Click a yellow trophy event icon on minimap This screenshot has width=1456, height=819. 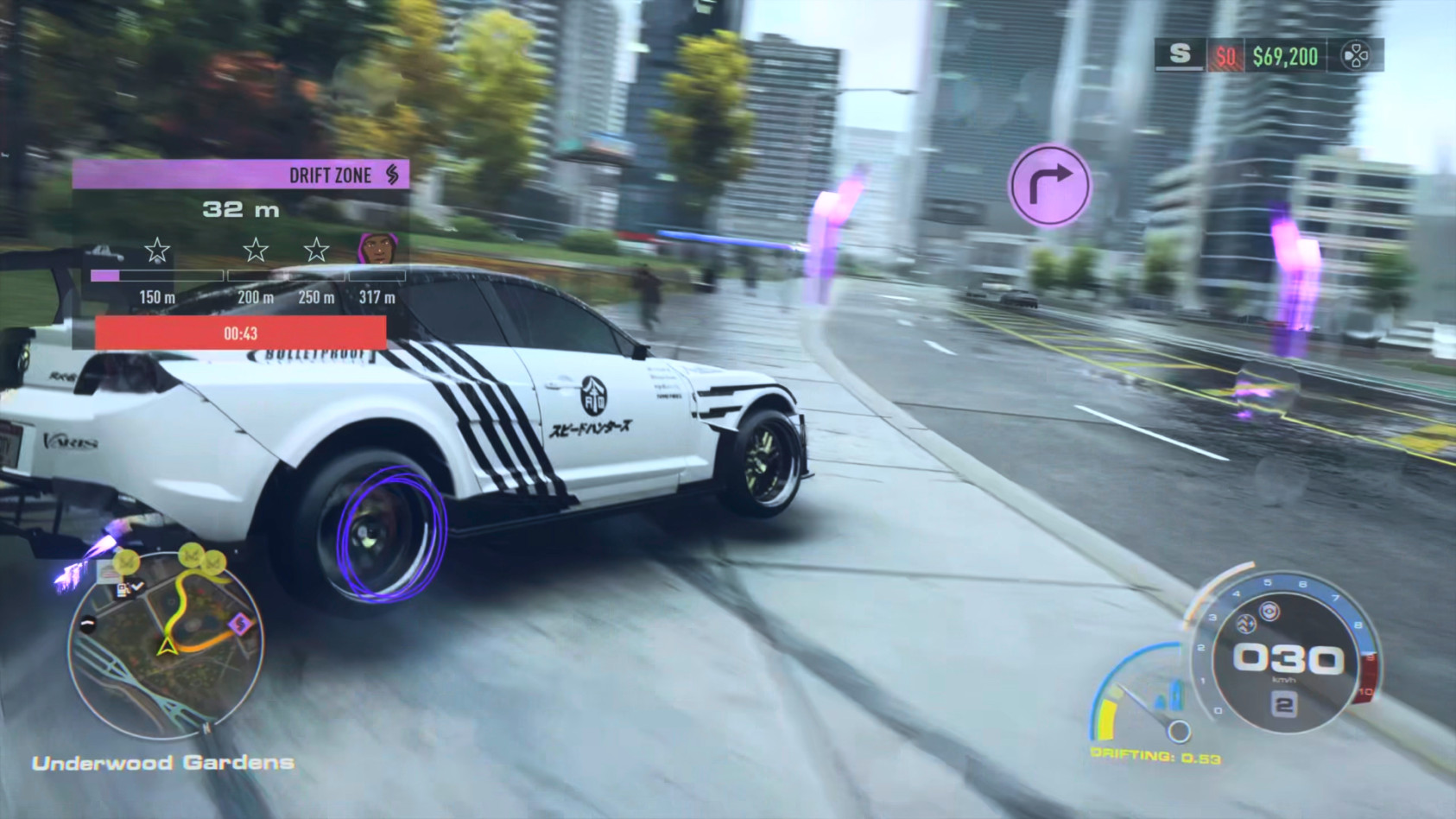127,560
